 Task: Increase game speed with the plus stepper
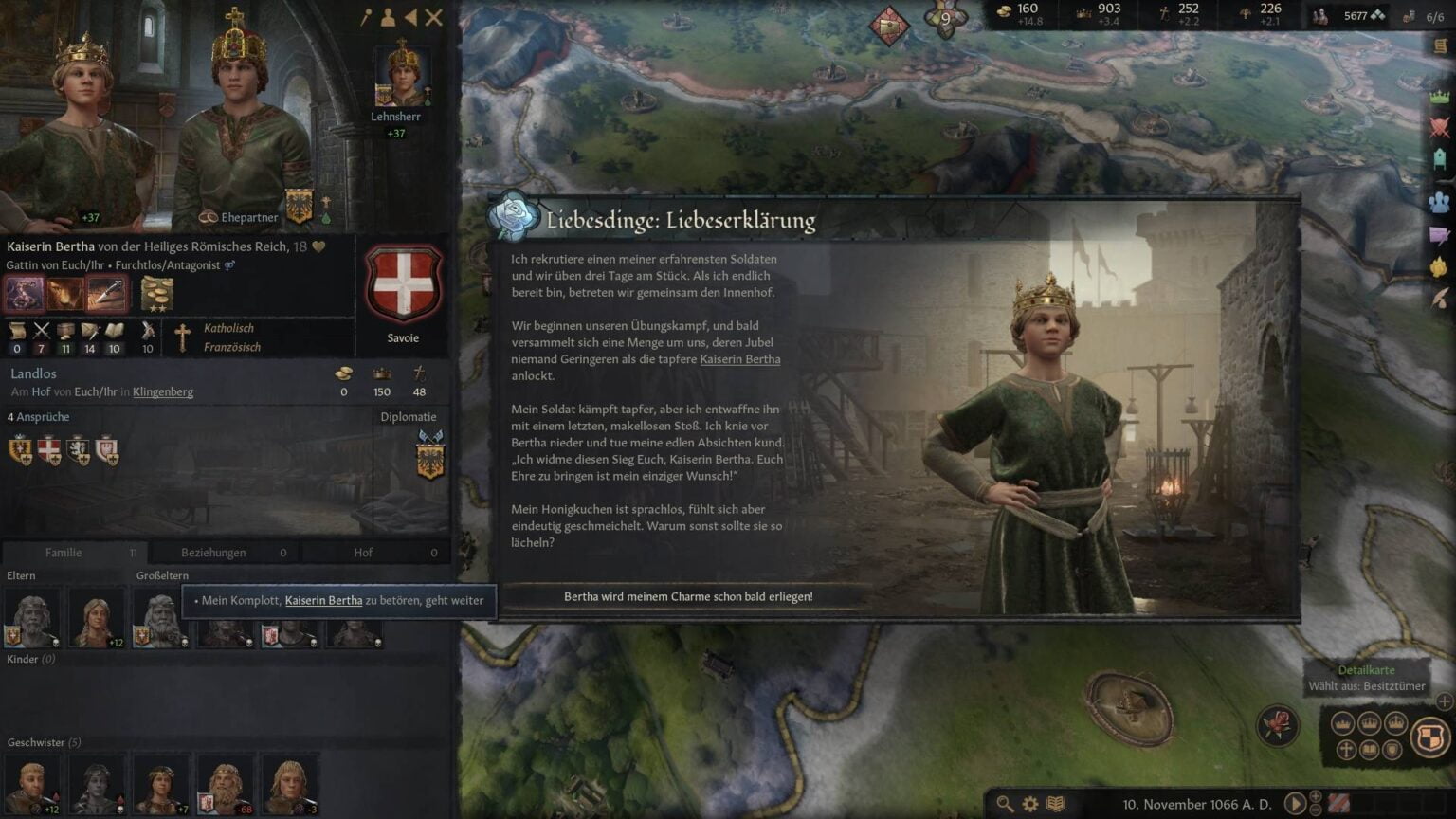[x=1316, y=796]
